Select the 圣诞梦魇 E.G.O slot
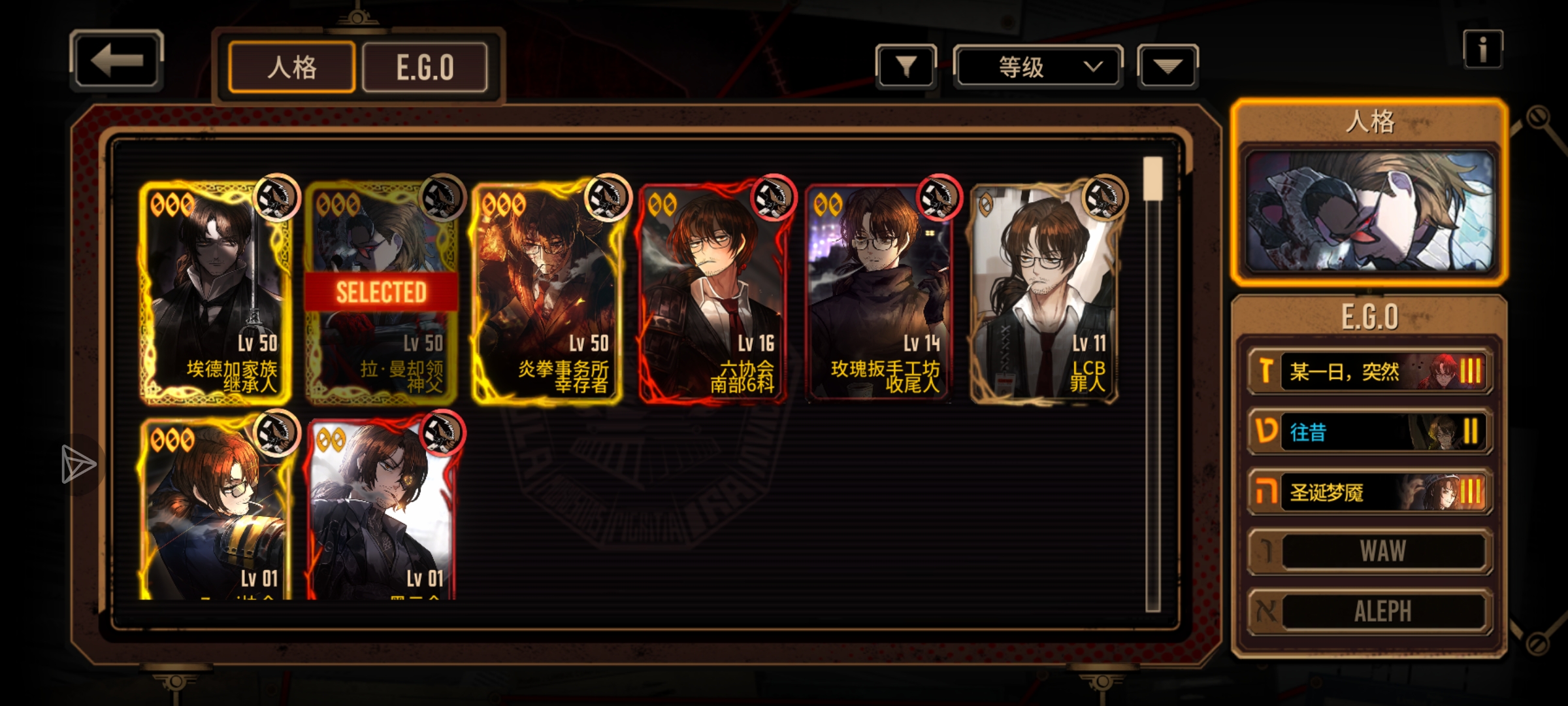Viewport: 1568px width, 706px height. coord(1370,492)
